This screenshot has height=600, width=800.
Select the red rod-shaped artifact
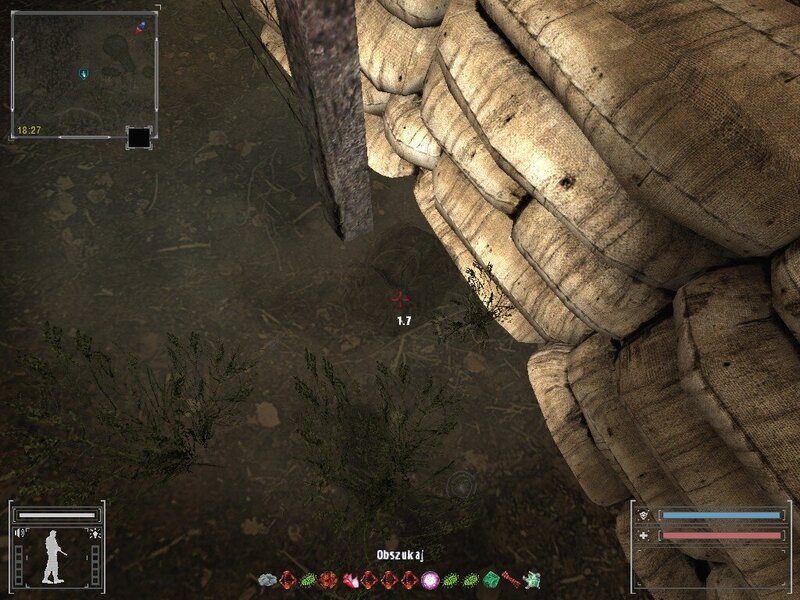coord(512,578)
